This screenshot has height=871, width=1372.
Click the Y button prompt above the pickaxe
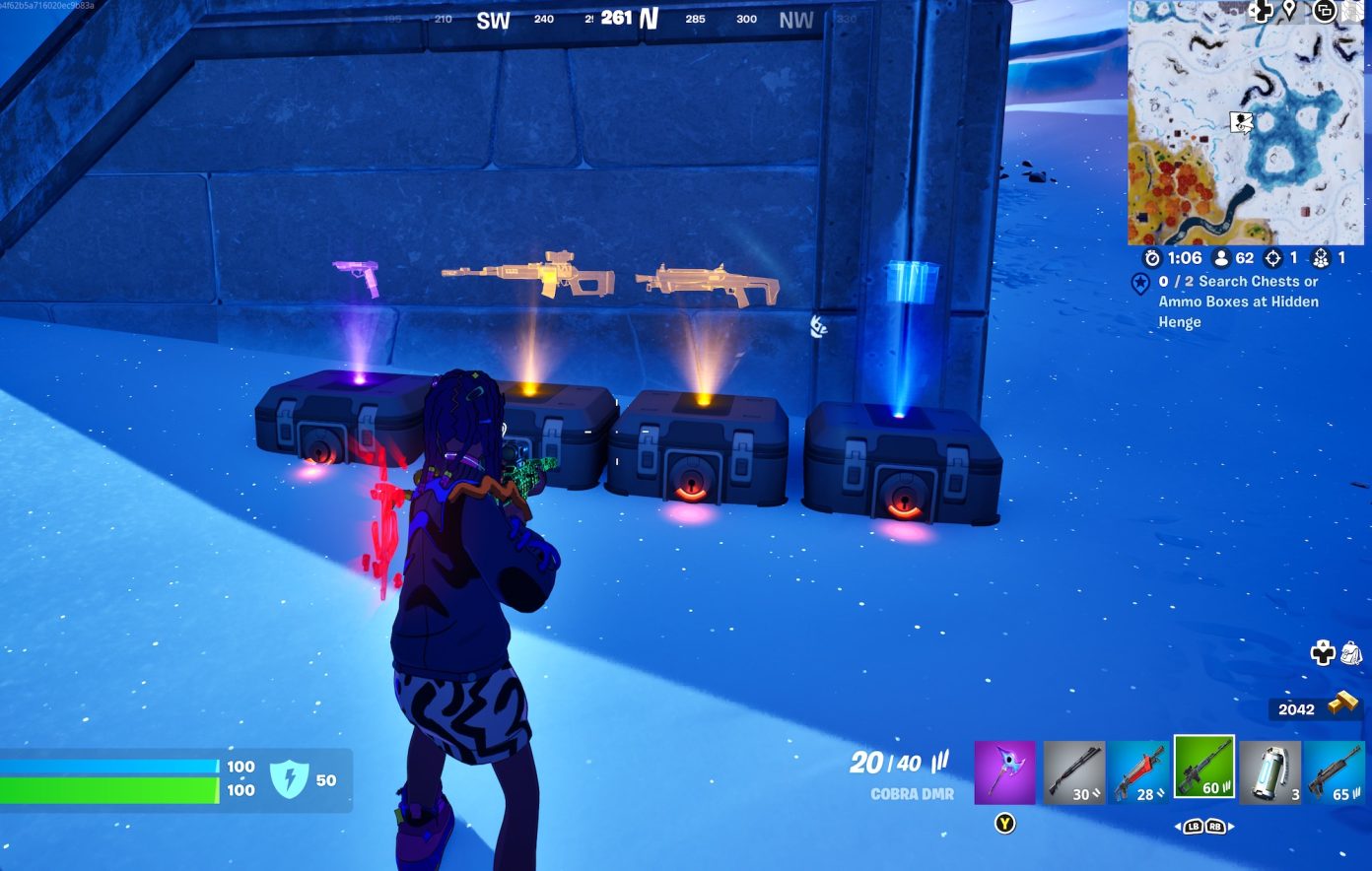[x=1005, y=823]
